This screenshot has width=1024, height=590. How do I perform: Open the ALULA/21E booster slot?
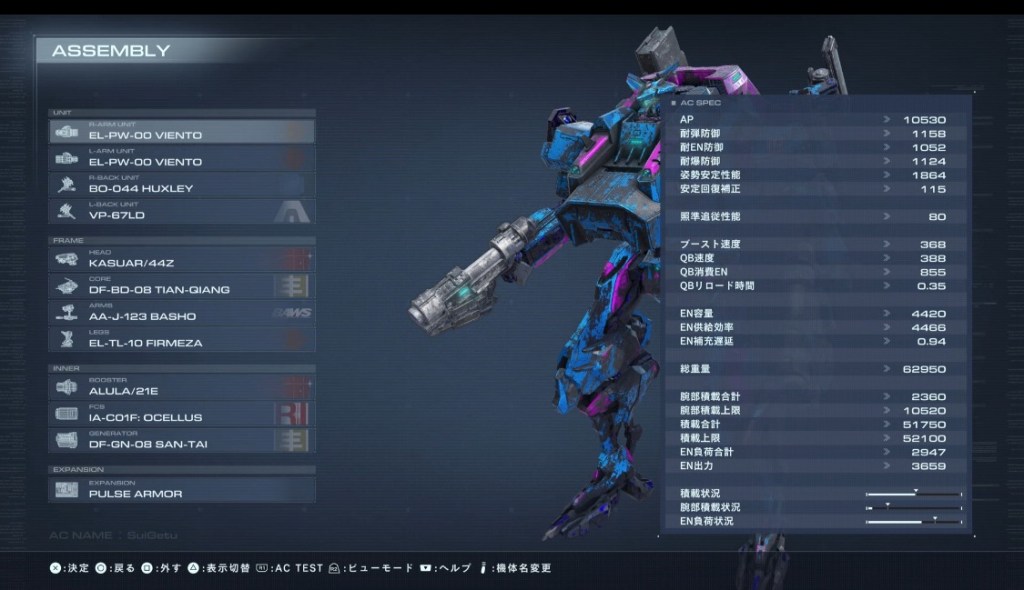181,387
